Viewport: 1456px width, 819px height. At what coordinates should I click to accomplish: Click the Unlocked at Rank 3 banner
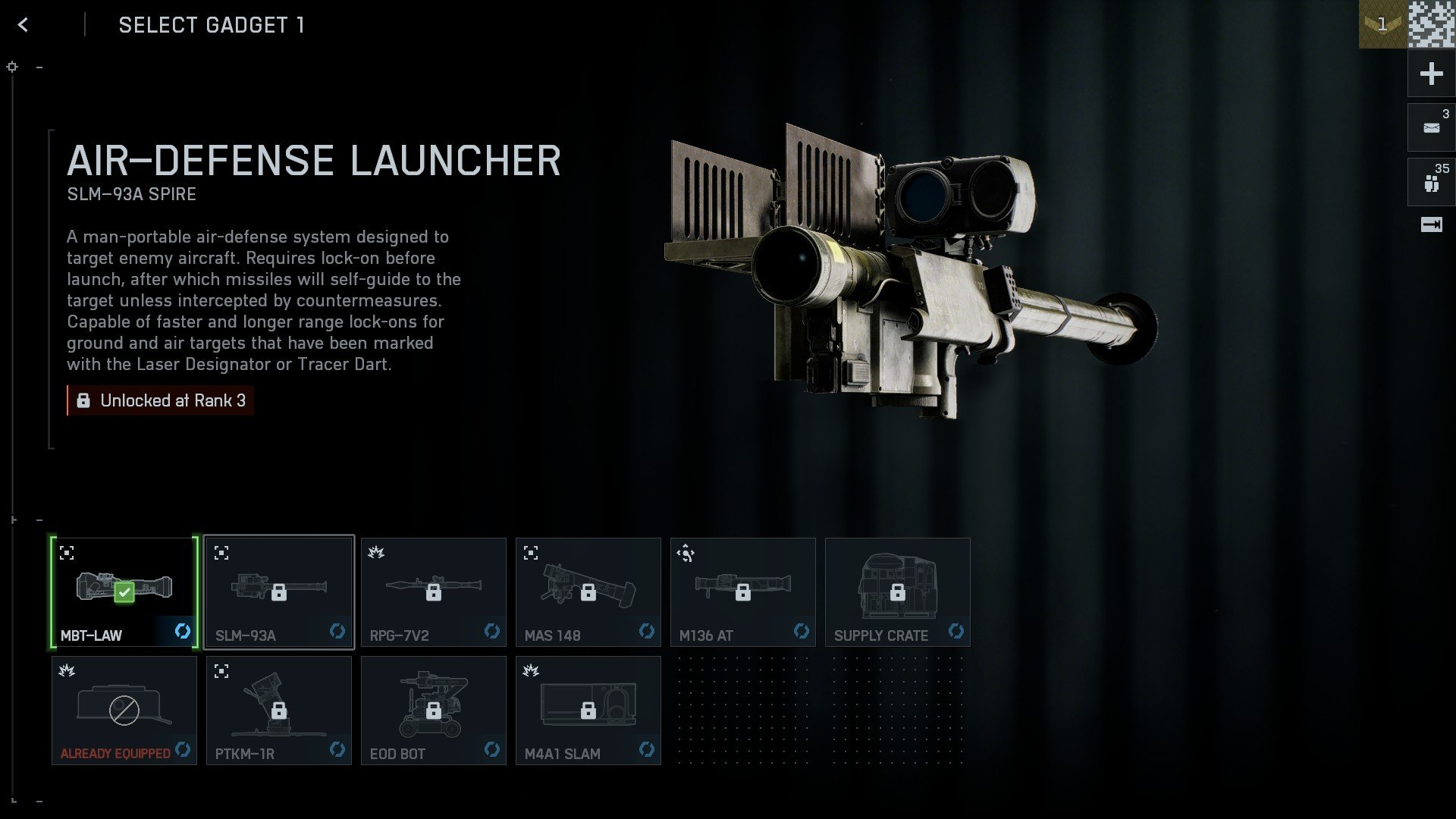tap(160, 400)
